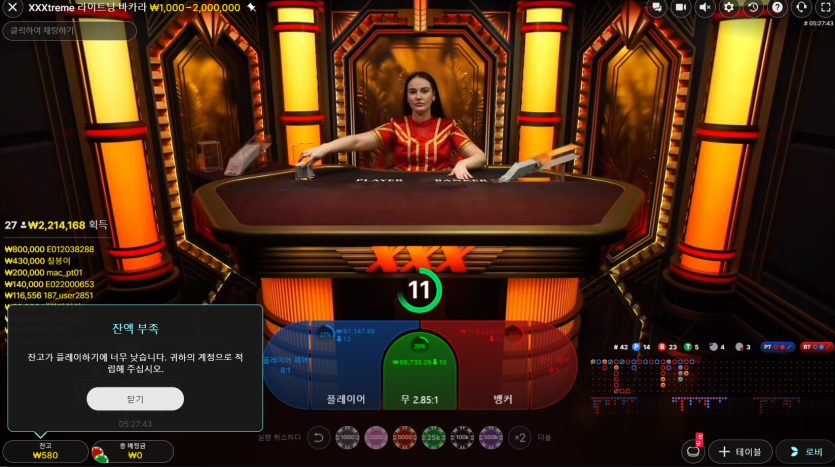Open the chat panel icon
The image size is (835, 467).
656,8
